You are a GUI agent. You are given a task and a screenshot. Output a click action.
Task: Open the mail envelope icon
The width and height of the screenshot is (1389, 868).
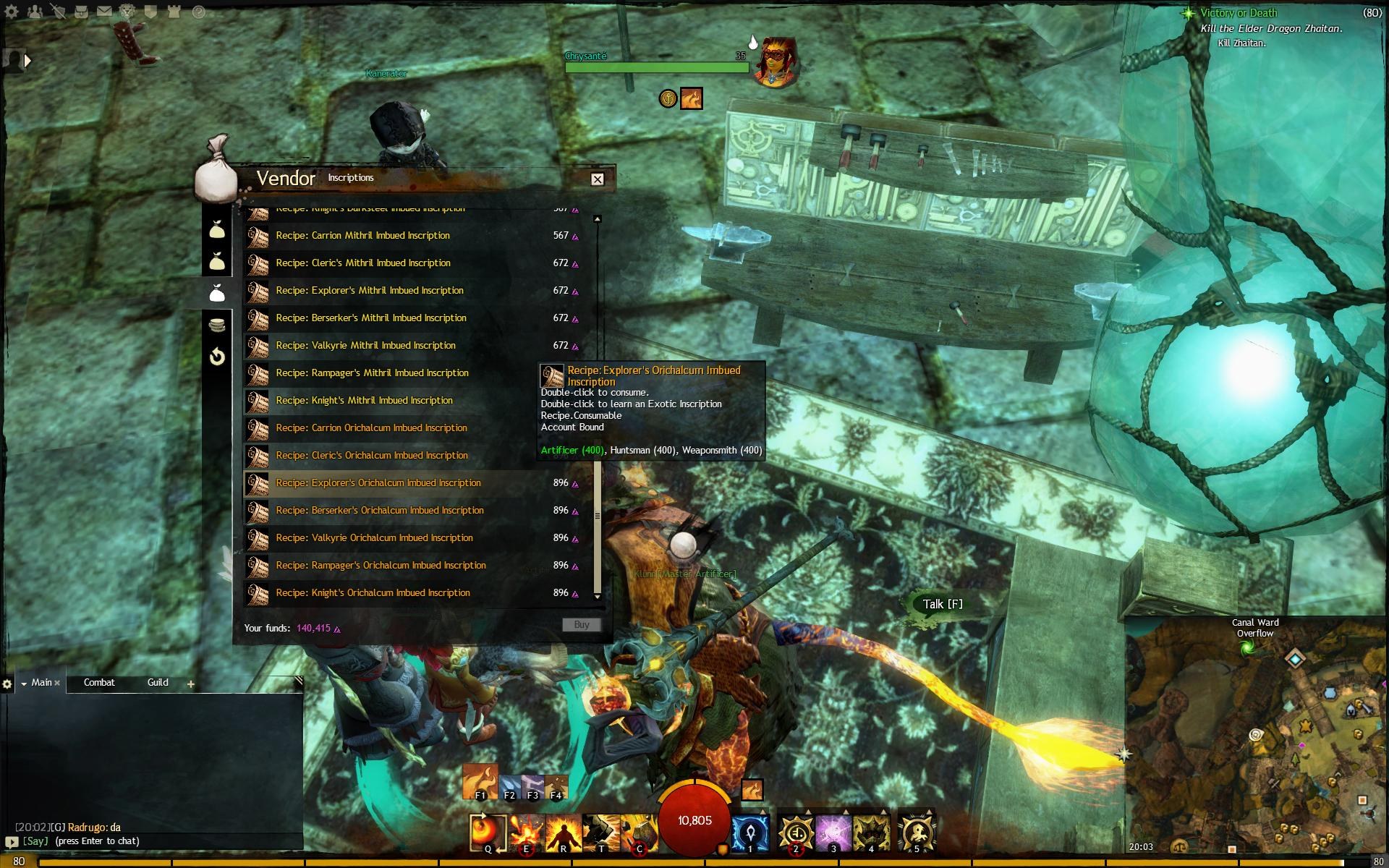104,12
